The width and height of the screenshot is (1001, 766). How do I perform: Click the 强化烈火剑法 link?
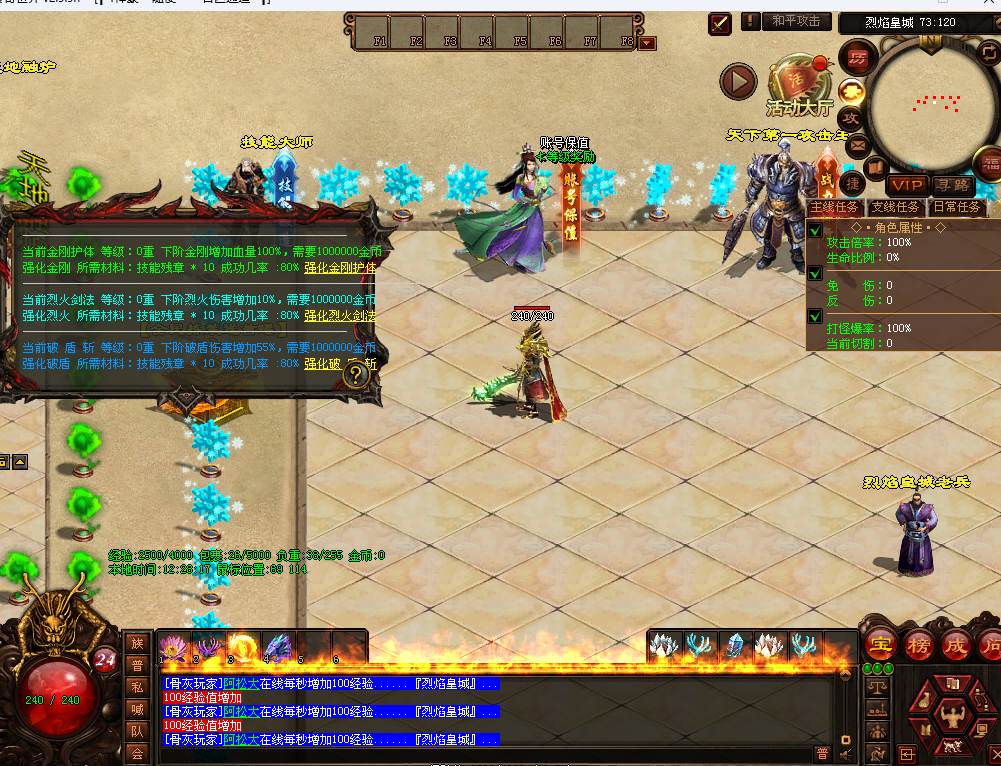(340, 316)
